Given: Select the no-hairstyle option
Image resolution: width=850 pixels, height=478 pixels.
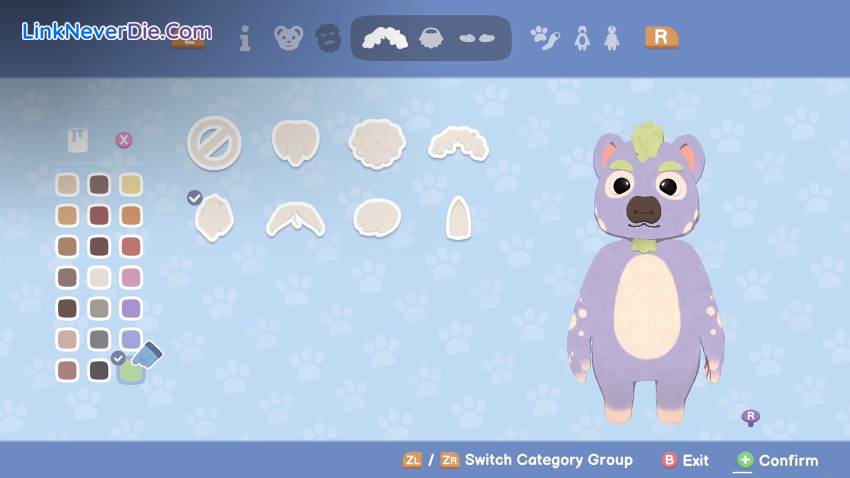Looking at the screenshot, I should pyautogui.click(x=214, y=143).
